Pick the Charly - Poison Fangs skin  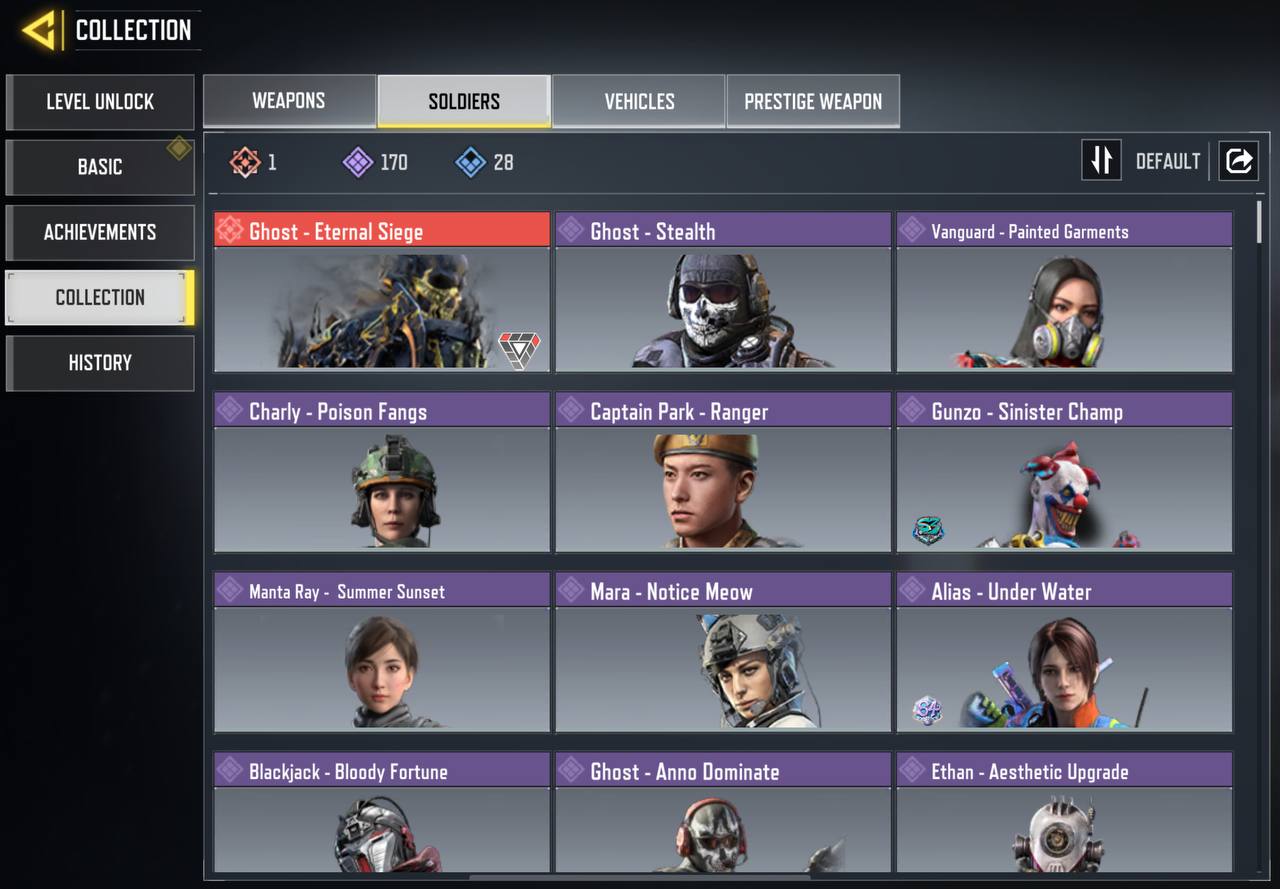382,471
